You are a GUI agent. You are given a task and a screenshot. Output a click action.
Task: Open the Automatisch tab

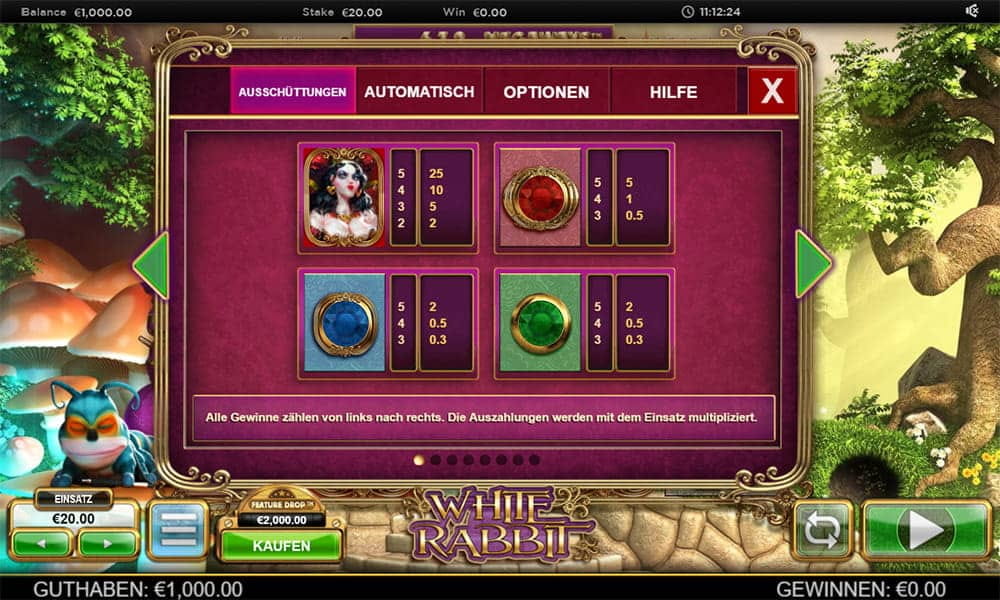pos(419,92)
